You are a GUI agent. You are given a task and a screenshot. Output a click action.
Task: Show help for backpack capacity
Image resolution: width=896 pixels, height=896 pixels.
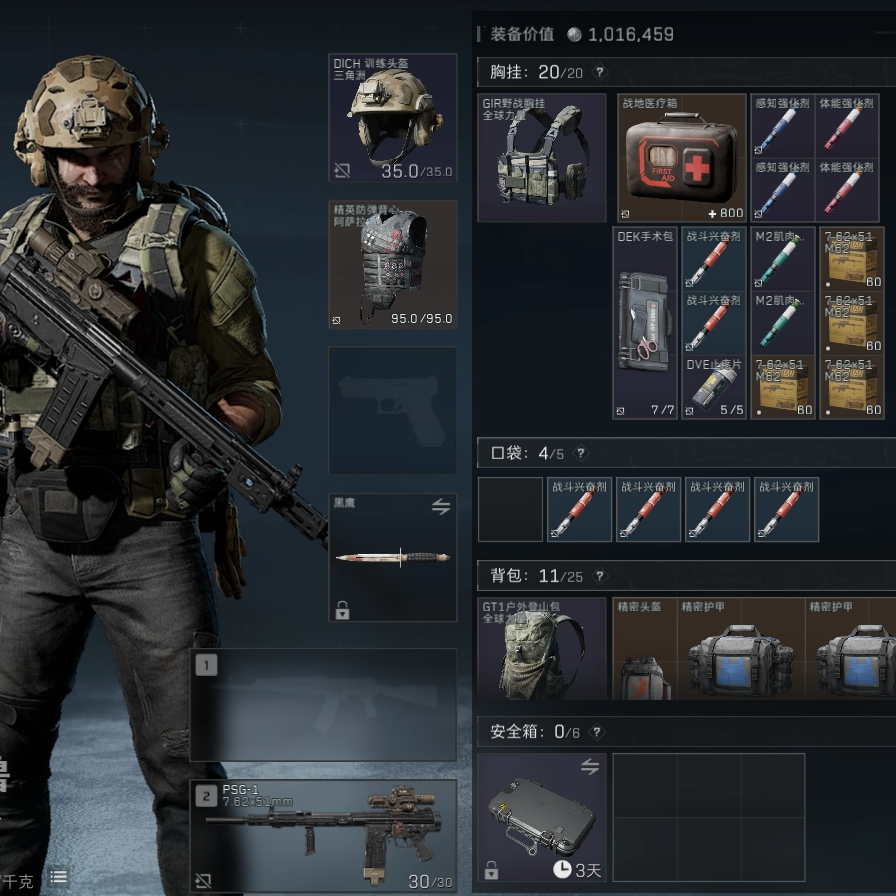click(600, 576)
